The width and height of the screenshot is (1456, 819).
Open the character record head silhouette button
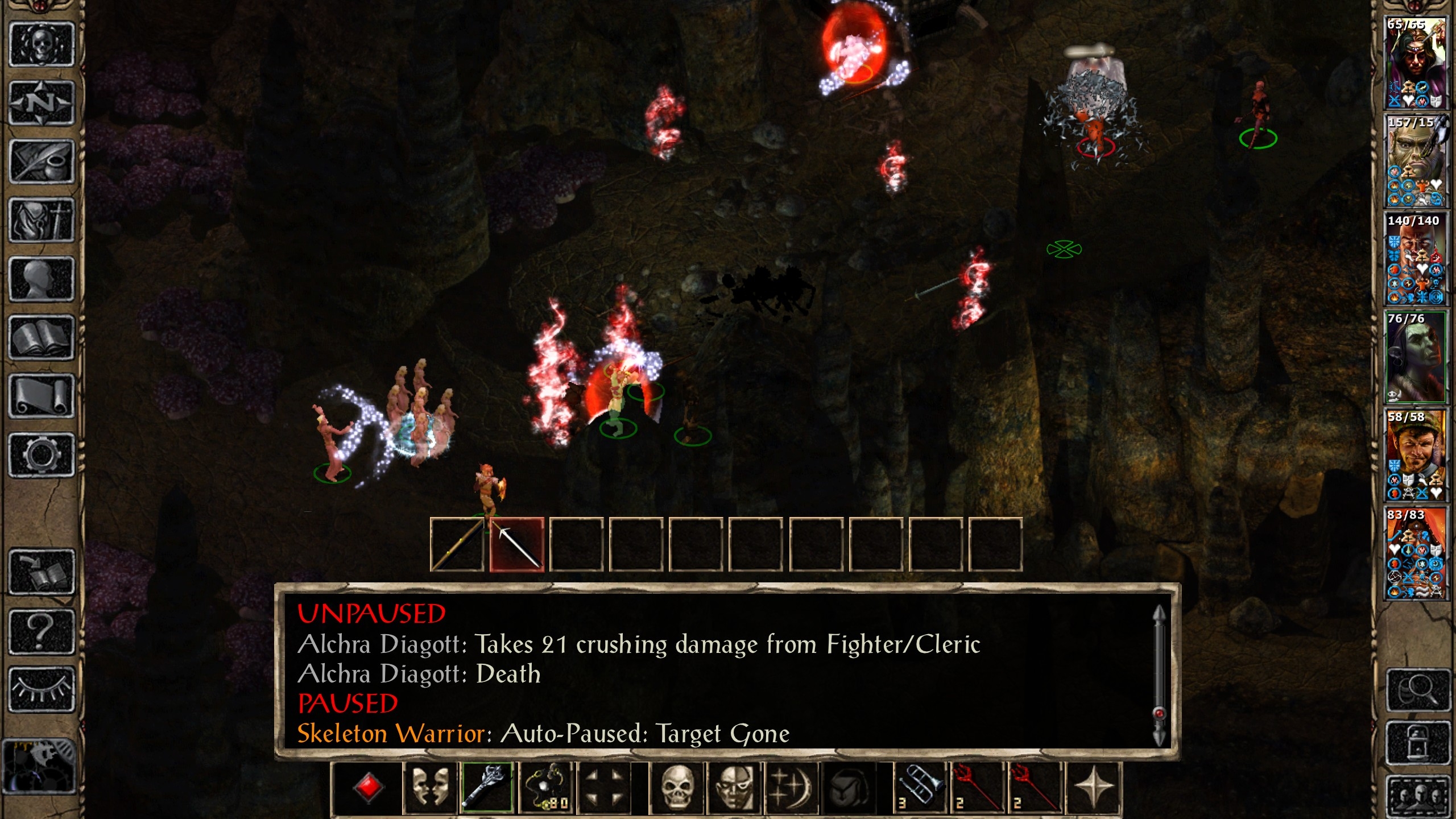coord(41,279)
